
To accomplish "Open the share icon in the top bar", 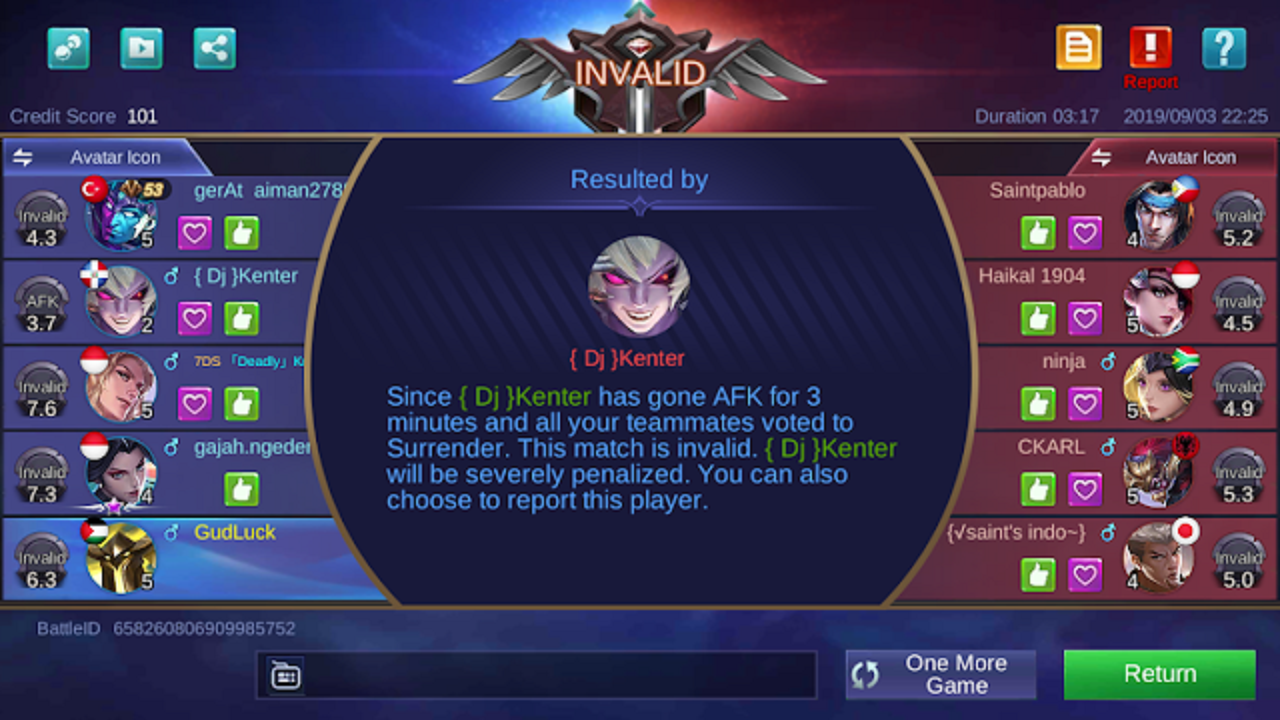I will 214,47.
